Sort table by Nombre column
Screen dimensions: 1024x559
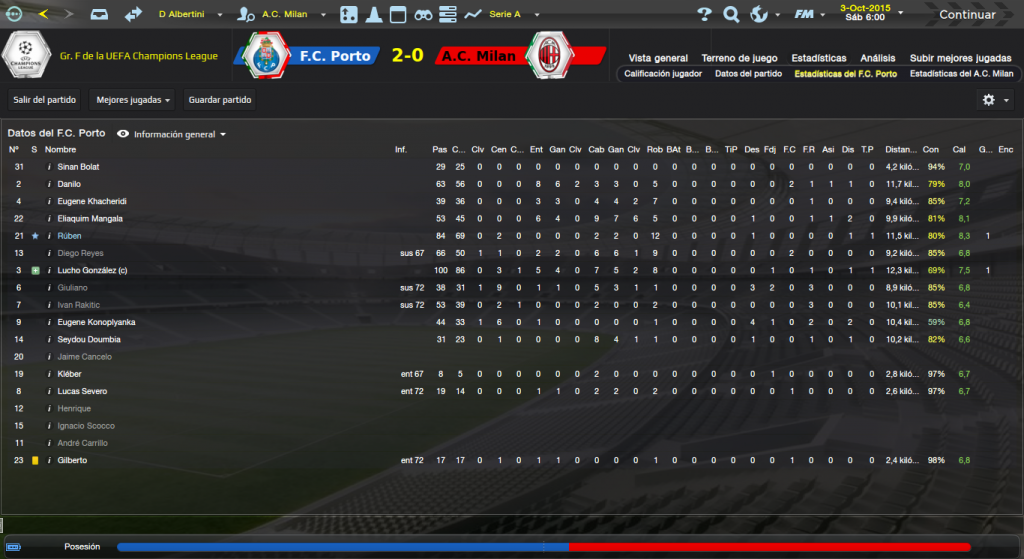click(60, 150)
